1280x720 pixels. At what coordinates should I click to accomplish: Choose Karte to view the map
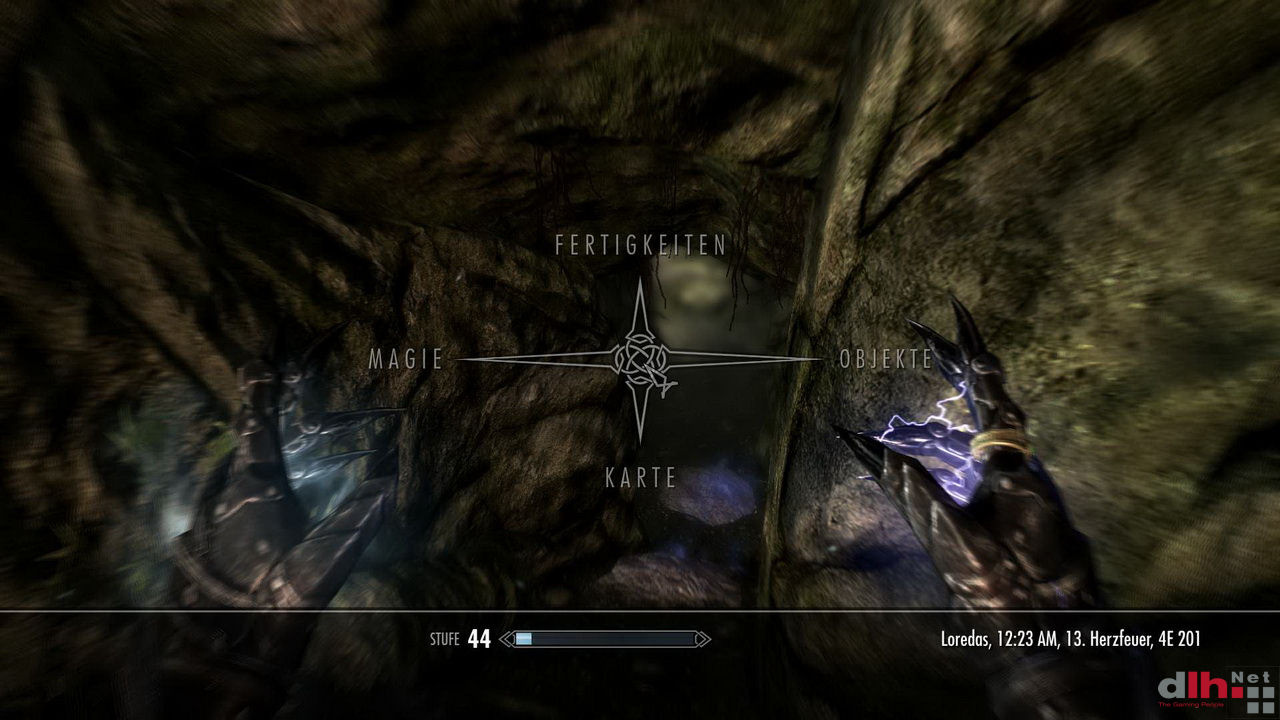pyautogui.click(x=641, y=478)
